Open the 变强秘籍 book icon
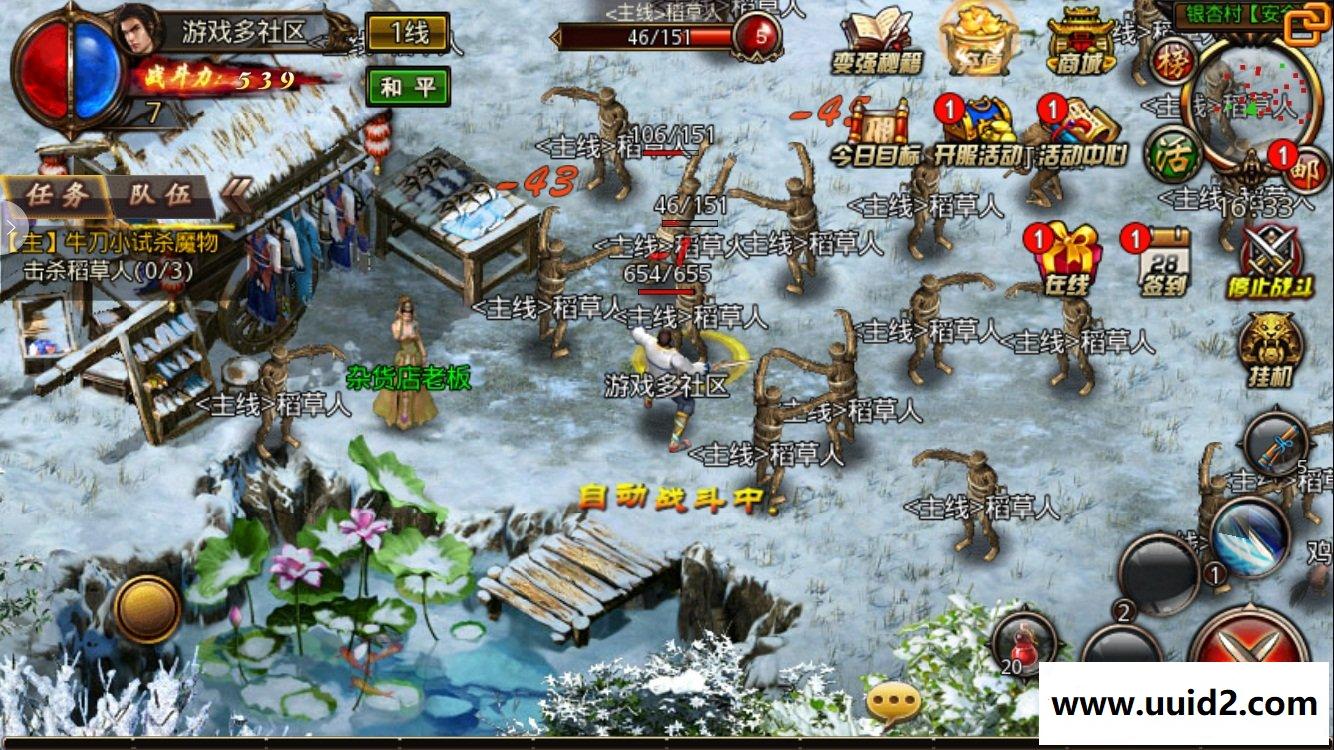Viewport: 1334px width, 750px height. (876, 40)
